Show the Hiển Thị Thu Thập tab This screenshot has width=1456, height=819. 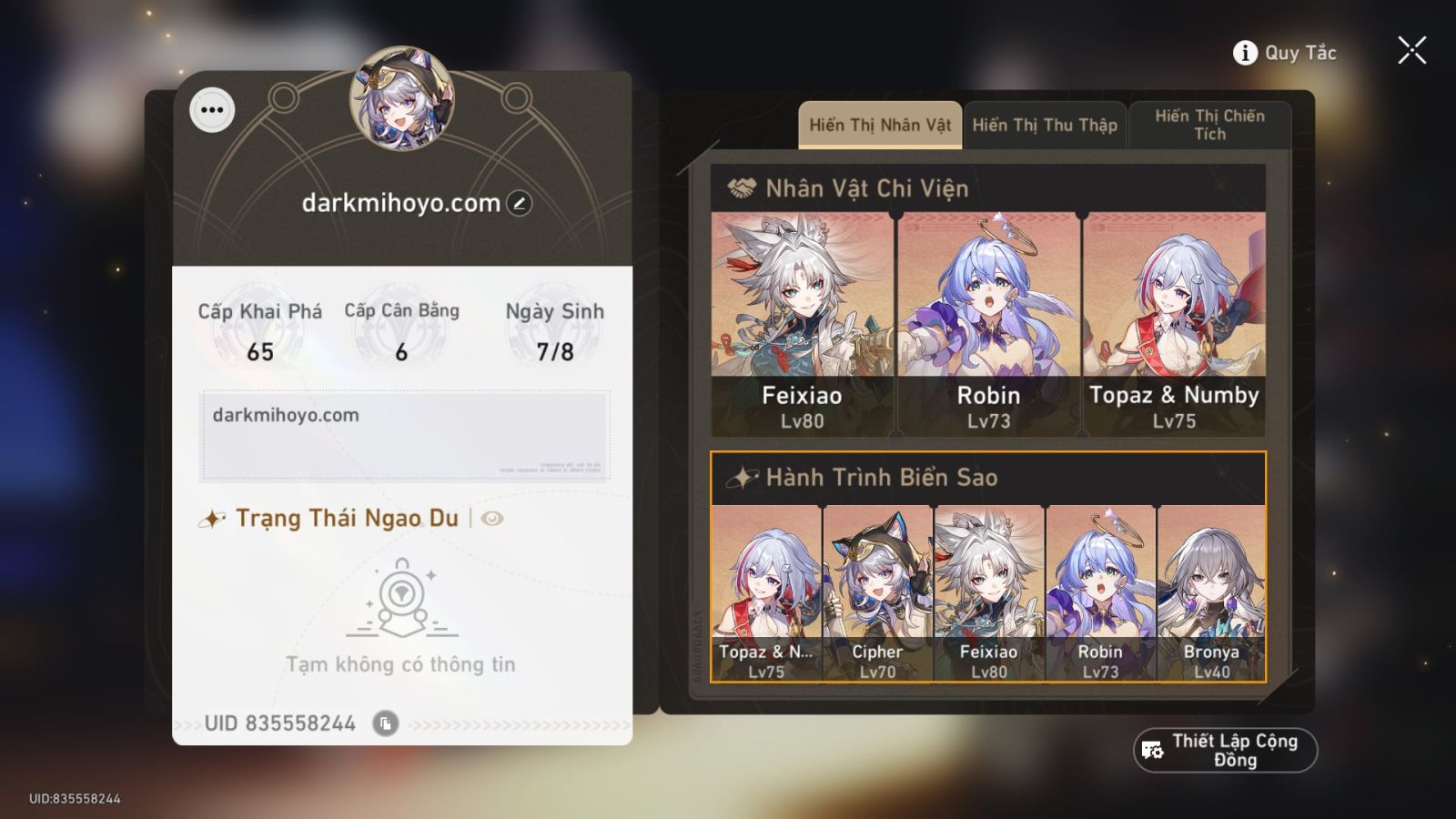(1045, 124)
